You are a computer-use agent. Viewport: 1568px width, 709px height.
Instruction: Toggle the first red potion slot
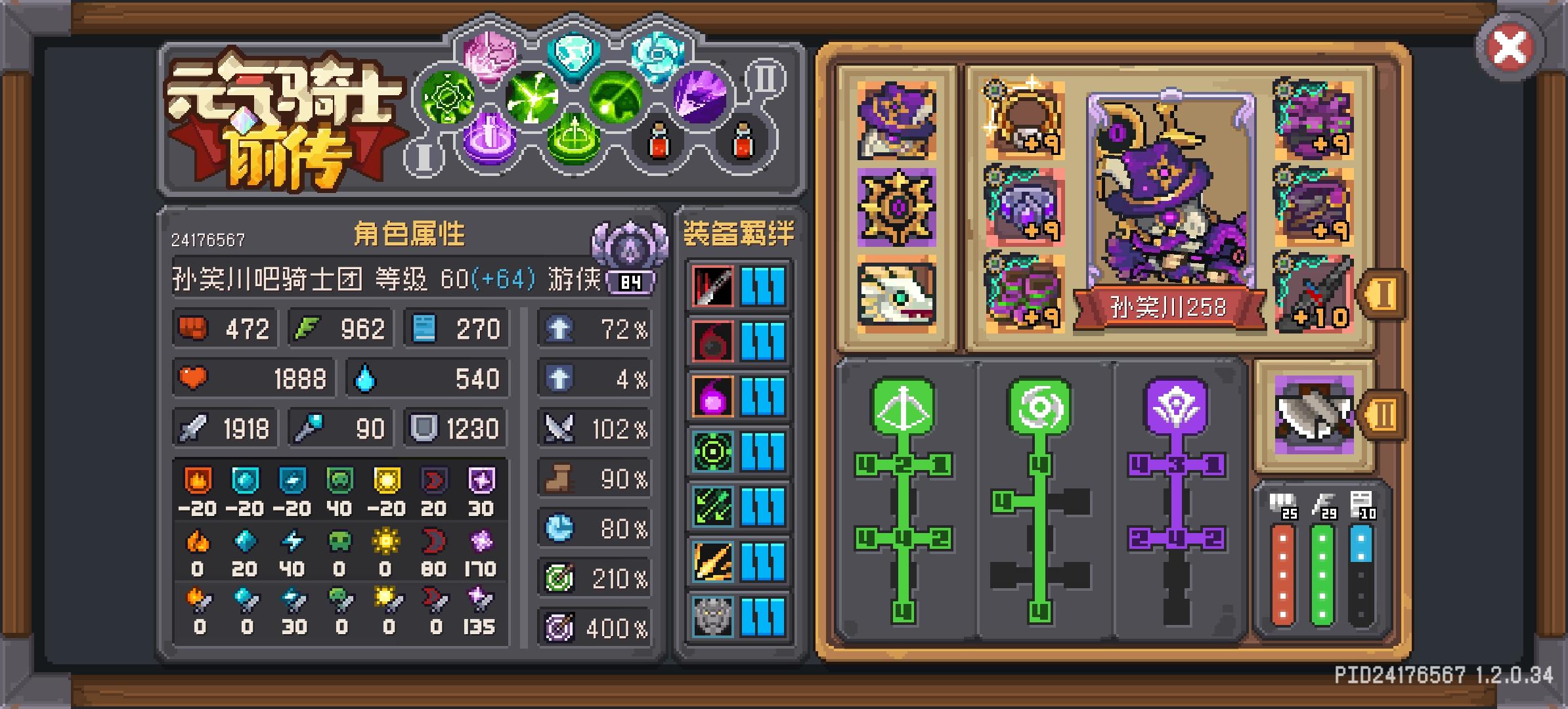coord(660,141)
